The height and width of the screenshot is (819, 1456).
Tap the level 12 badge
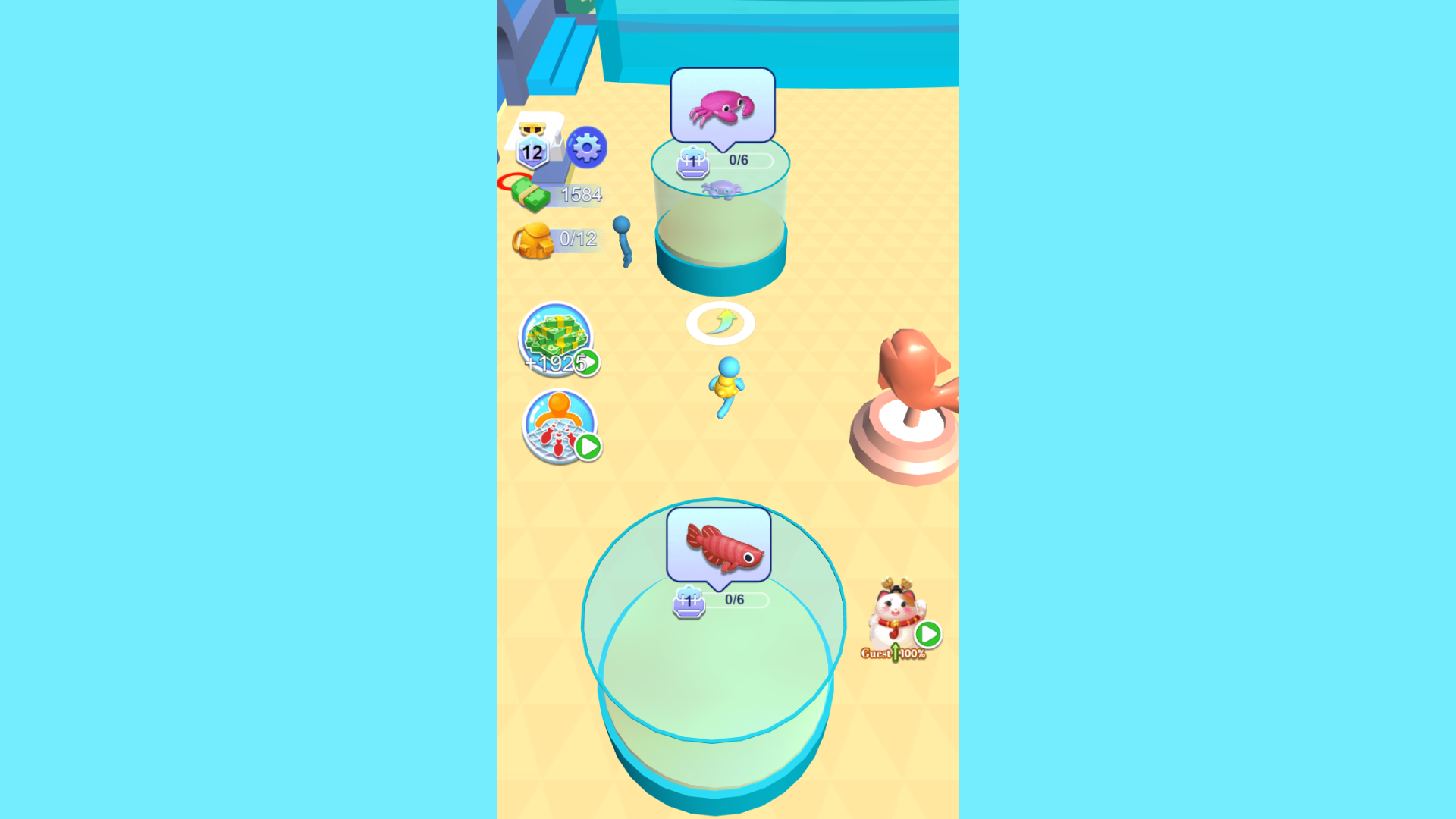pyautogui.click(x=531, y=152)
